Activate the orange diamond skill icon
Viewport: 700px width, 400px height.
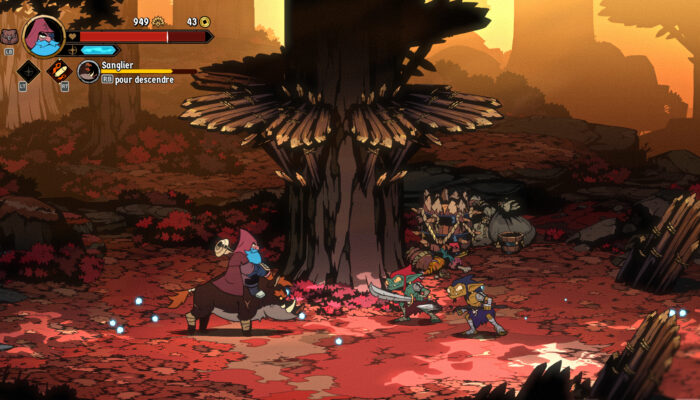pos(59,71)
